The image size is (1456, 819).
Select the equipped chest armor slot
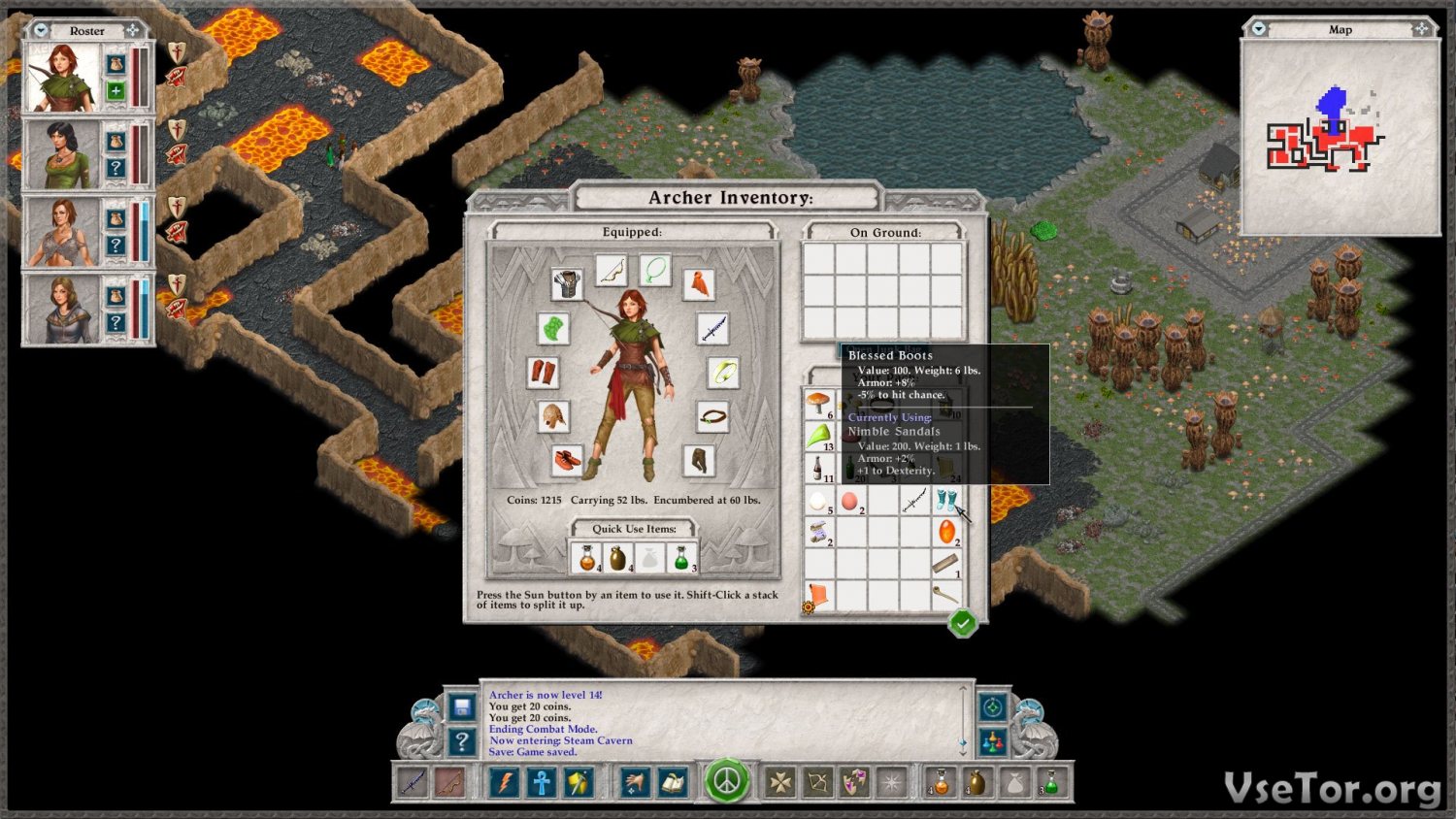point(567,283)
